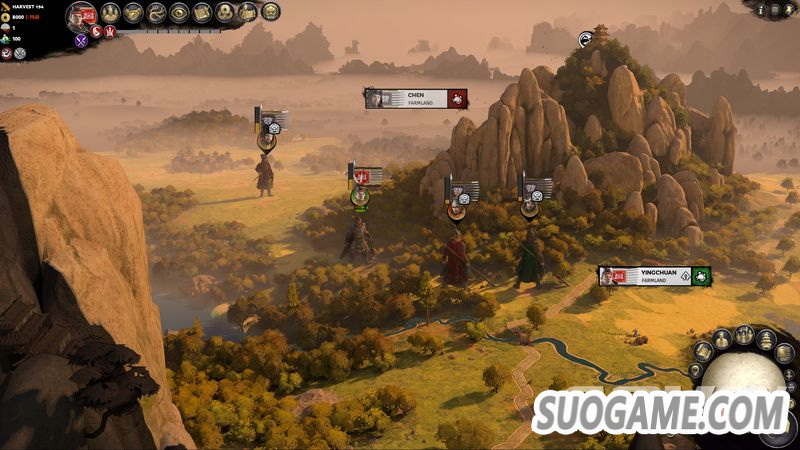Select the Chen farmland banner
The image size is (800, 450).
[416, 98]
